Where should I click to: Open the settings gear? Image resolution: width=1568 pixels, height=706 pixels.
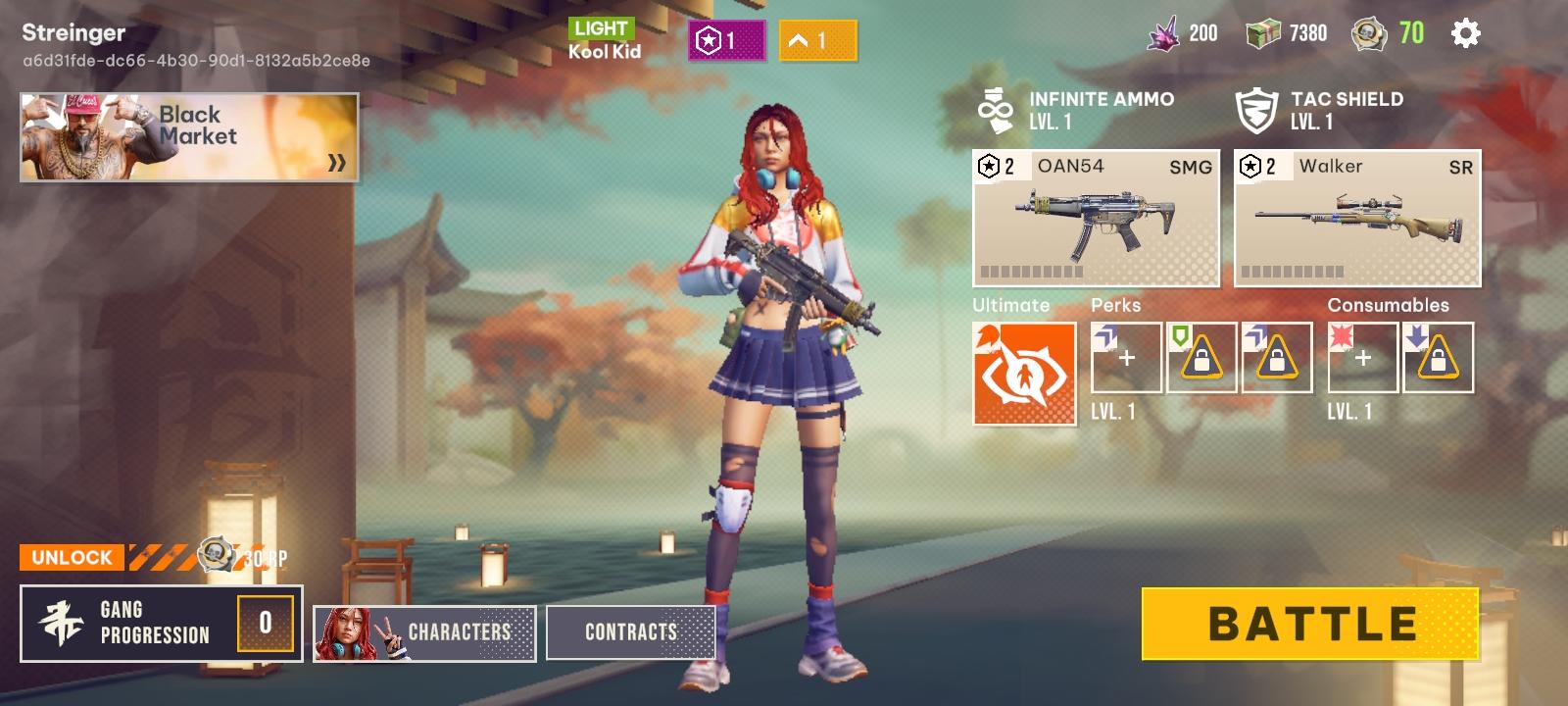[1464, 32]
